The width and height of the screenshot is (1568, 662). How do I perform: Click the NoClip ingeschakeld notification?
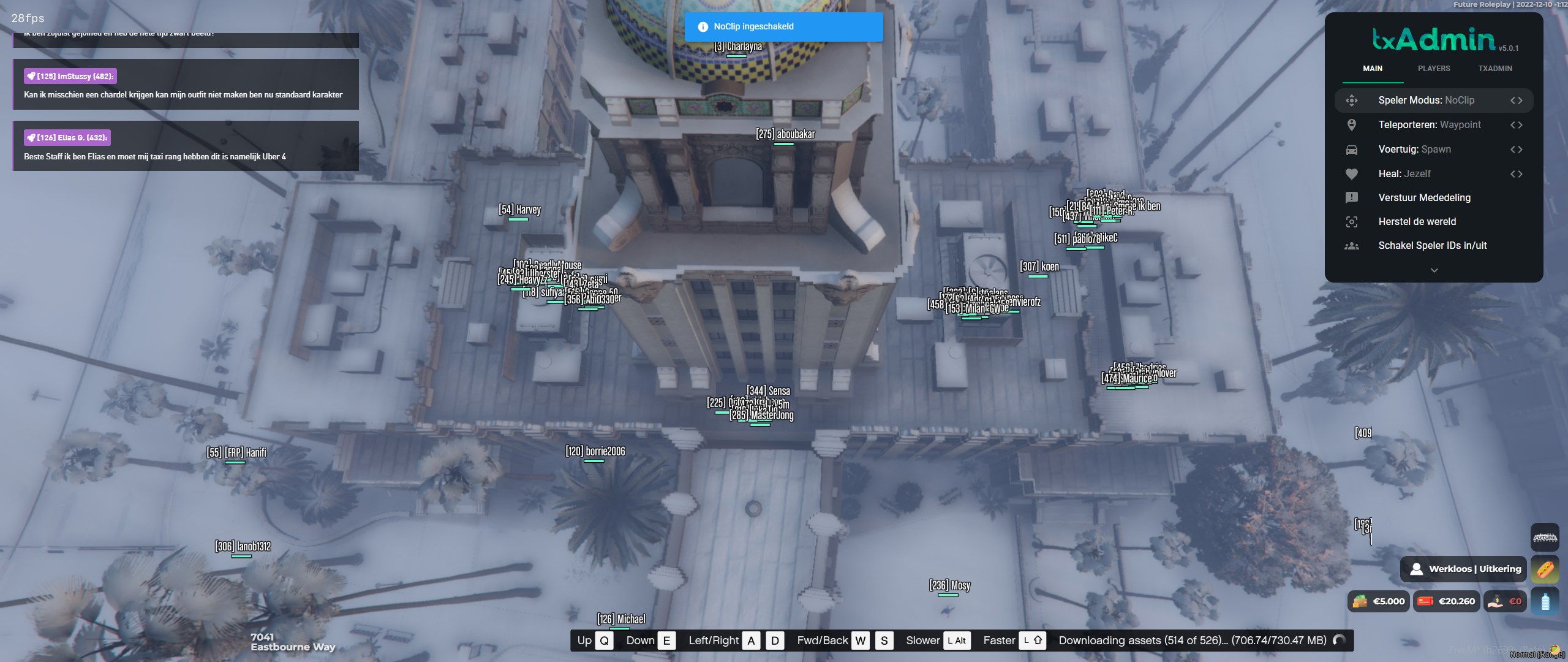[783, 27]
